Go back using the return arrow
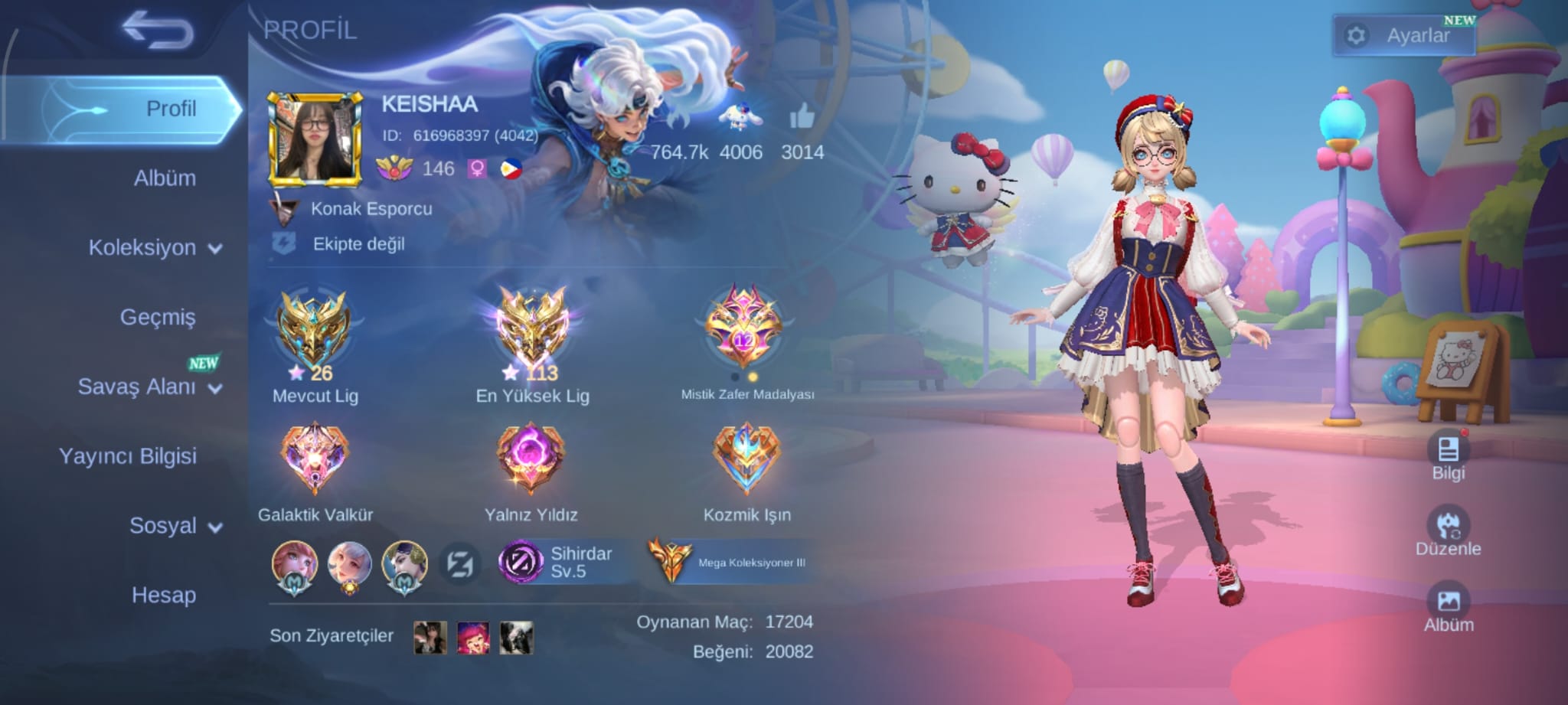Viewport: 1568px width, 705px height. pyautogui.click(x=158, y=31)
